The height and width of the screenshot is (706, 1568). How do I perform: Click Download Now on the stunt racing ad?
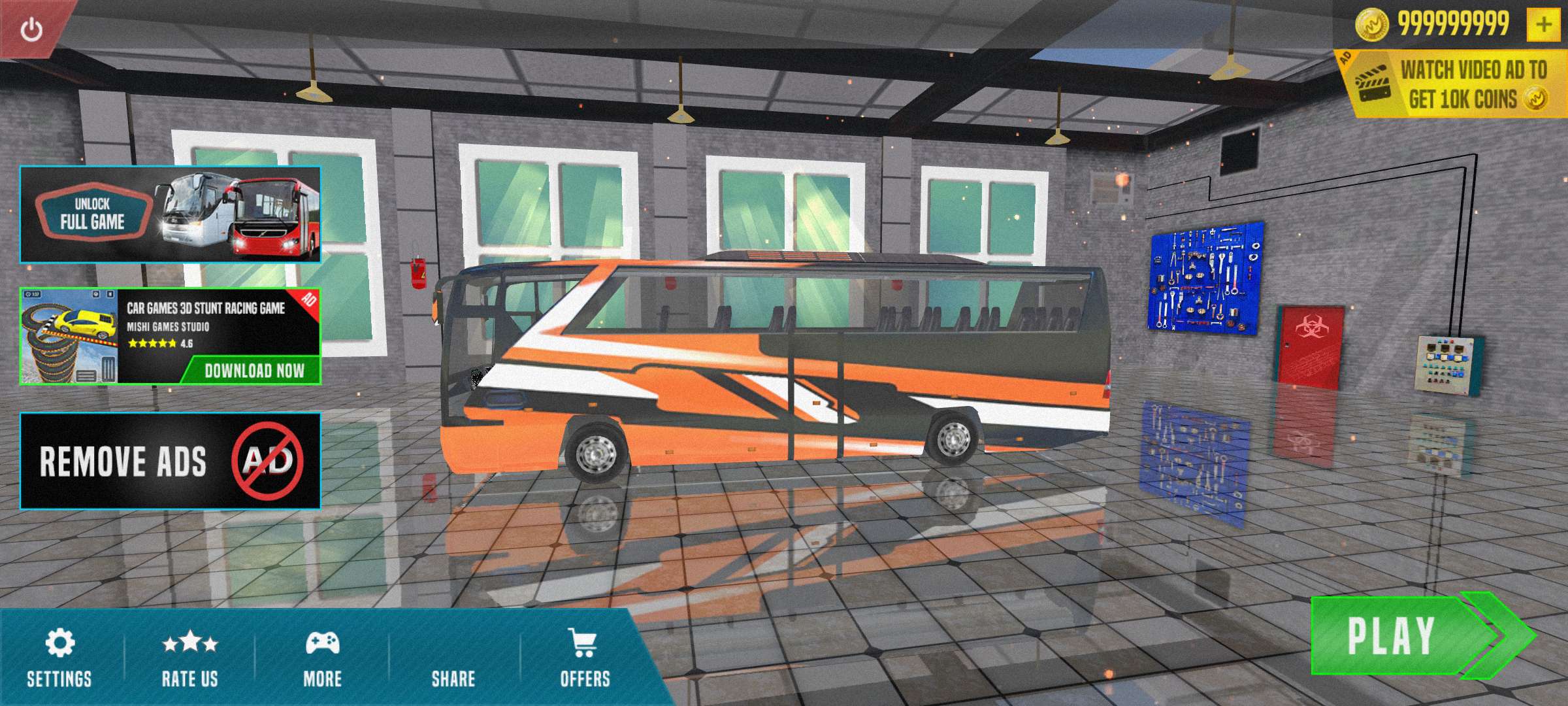point(253,371)
